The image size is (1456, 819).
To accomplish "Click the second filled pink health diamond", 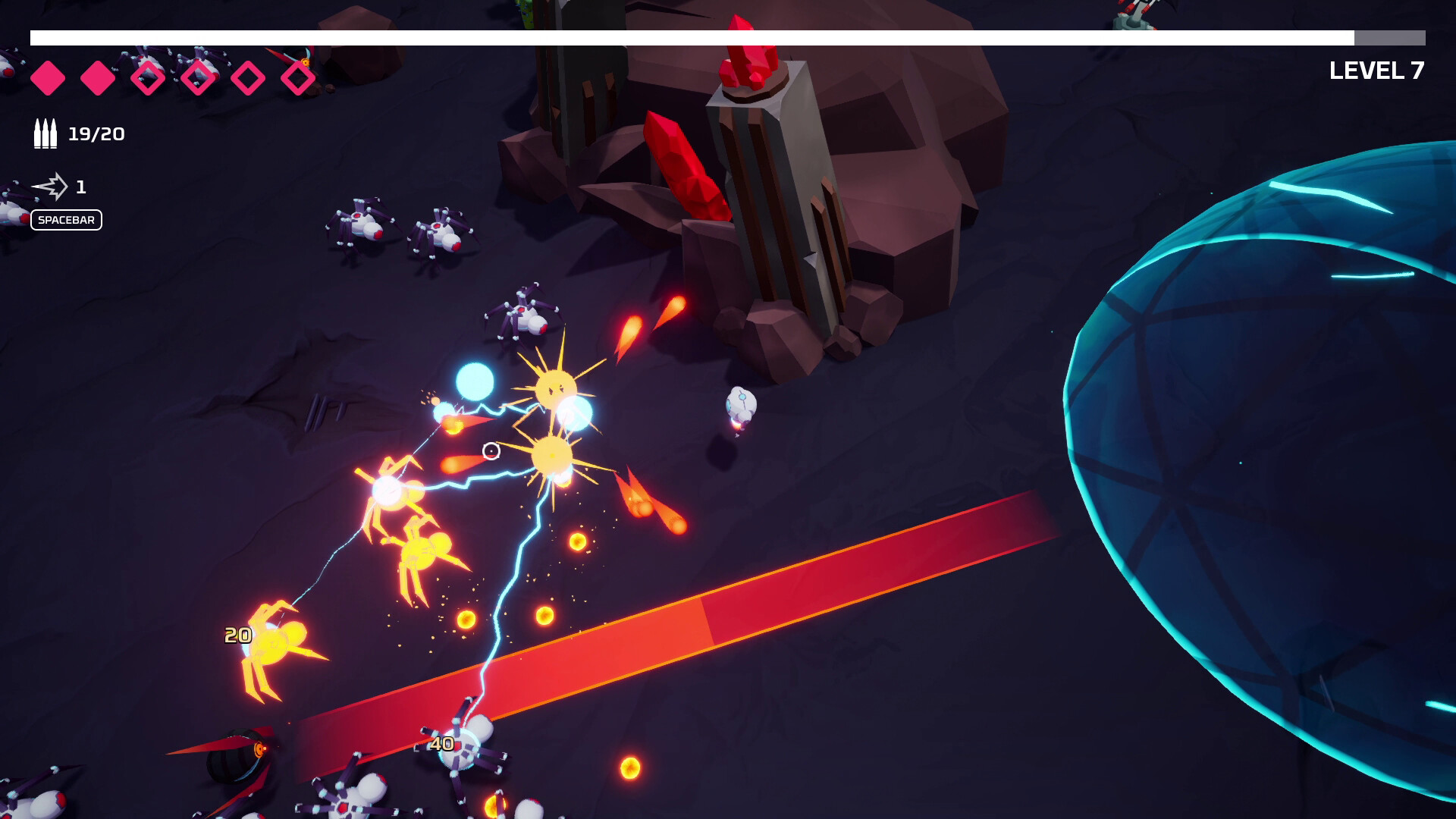I will click(97, 76).
